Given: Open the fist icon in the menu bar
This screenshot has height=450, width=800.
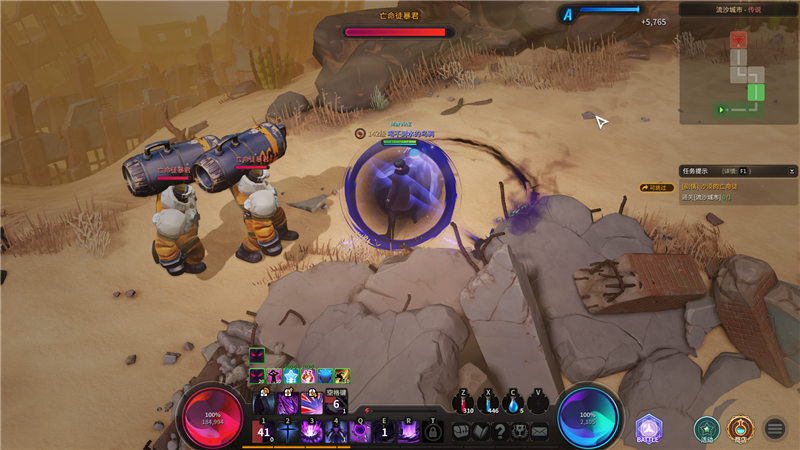Looking at the screenshot, I should pyautogui.click(x=461, y=432).
